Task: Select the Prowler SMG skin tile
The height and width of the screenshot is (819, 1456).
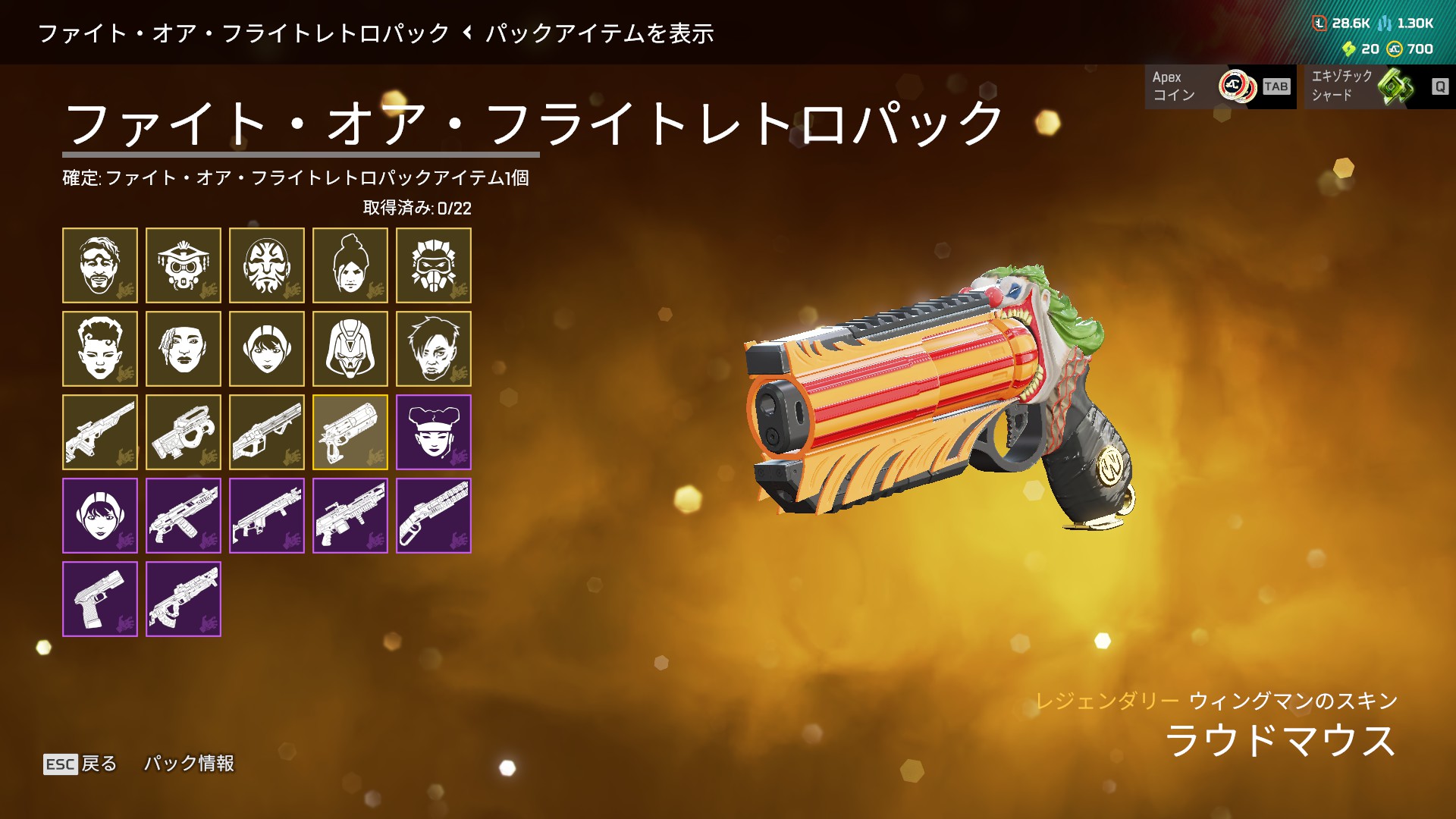Action: click(x=183, y=432)
